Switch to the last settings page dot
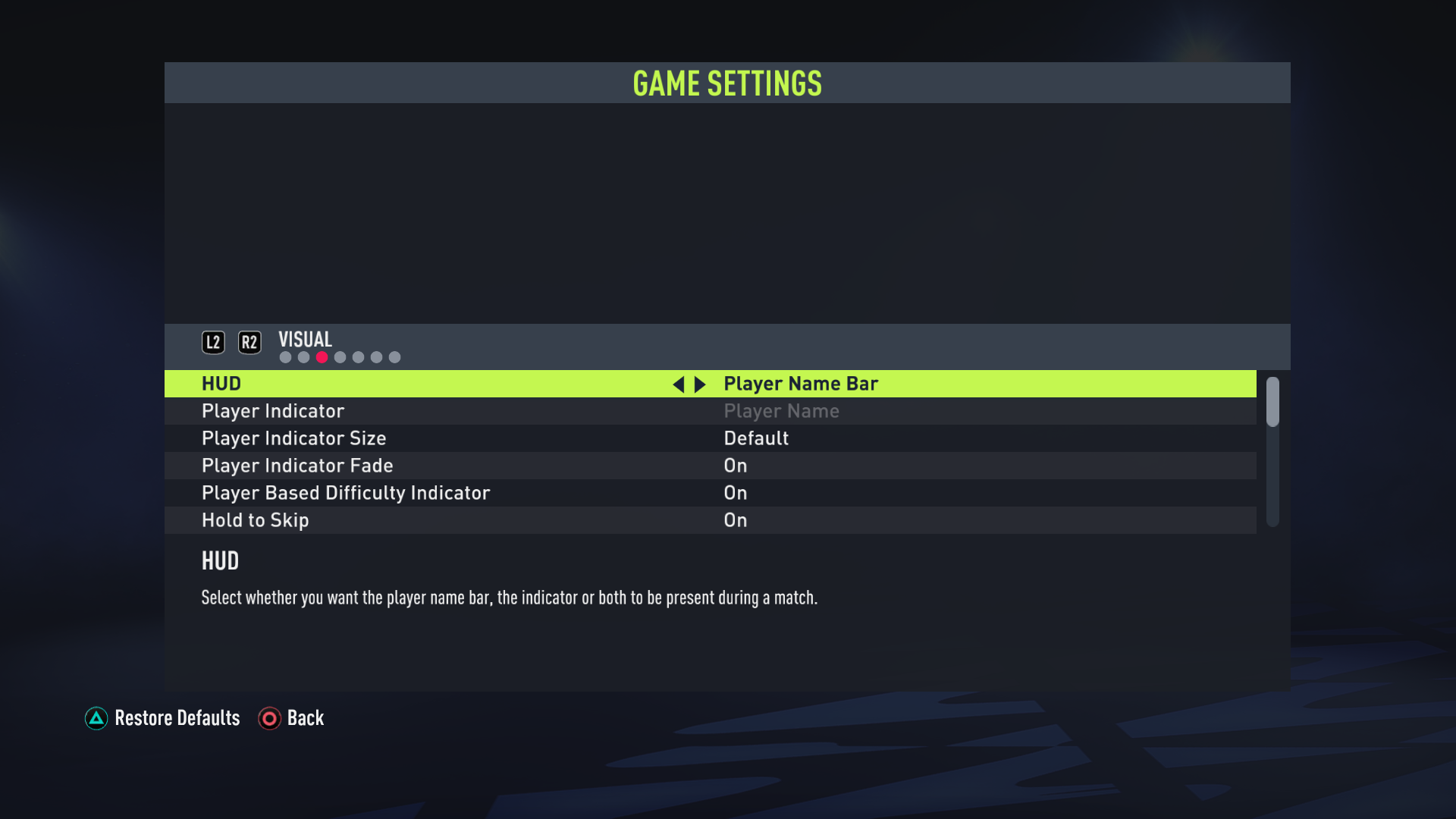The width and height of the screenshot is (1456, 819). coord(395,356)
